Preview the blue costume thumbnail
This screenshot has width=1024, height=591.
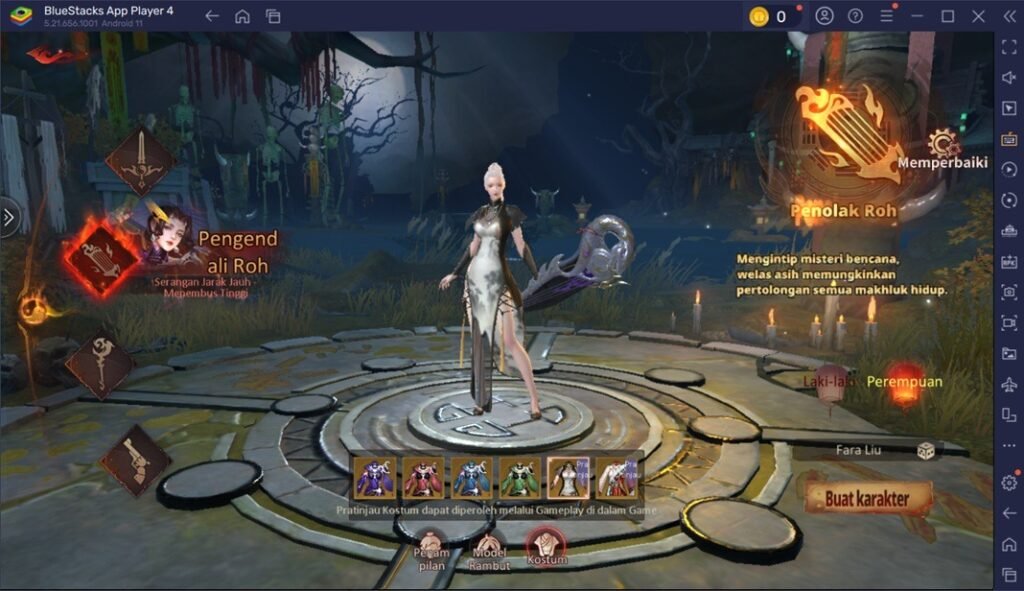click(471, 478)
